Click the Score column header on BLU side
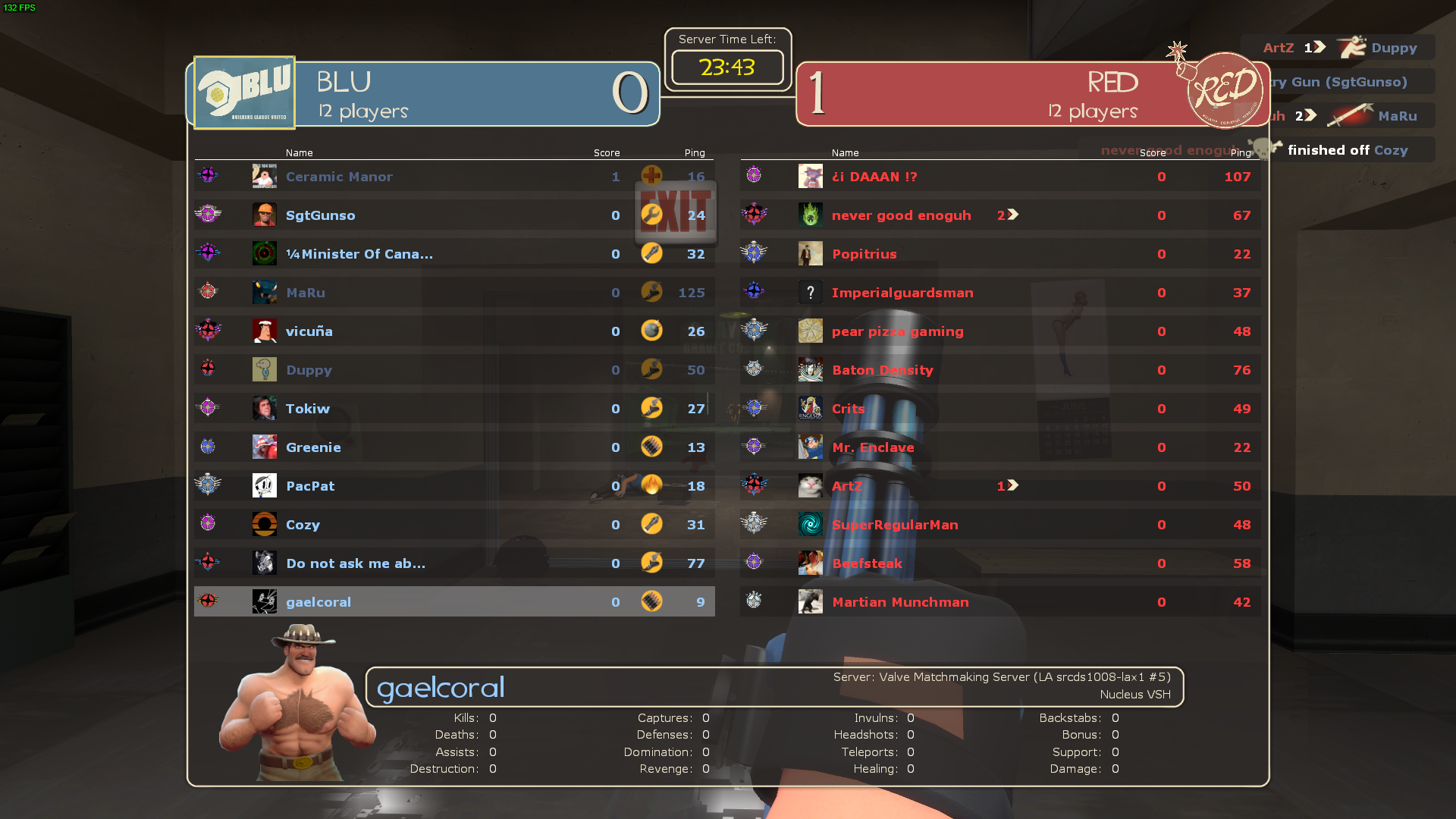Viewport: 1456px width, 819px height. click(607, 152)
